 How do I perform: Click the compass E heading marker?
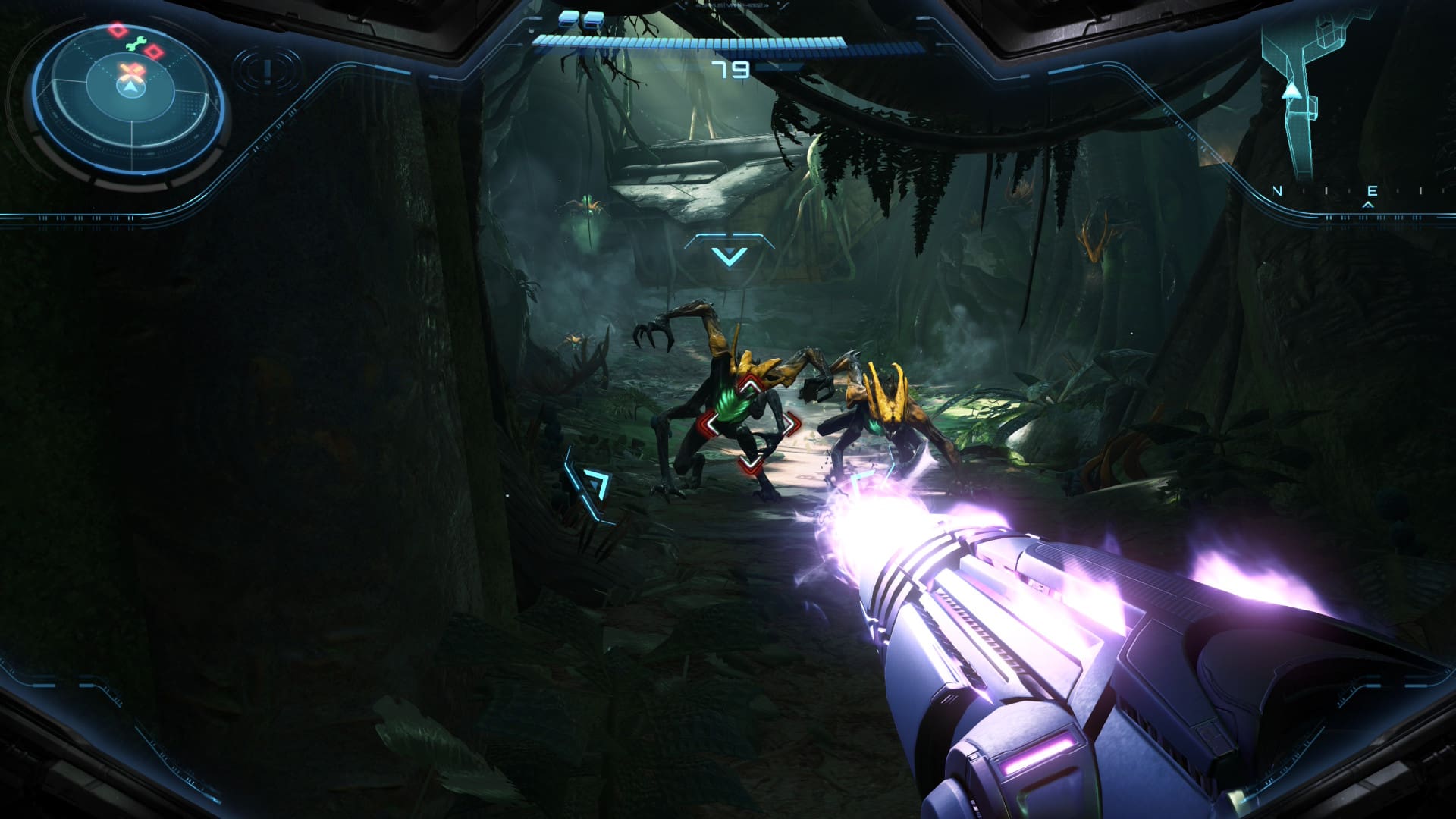tap(1371, 191)
